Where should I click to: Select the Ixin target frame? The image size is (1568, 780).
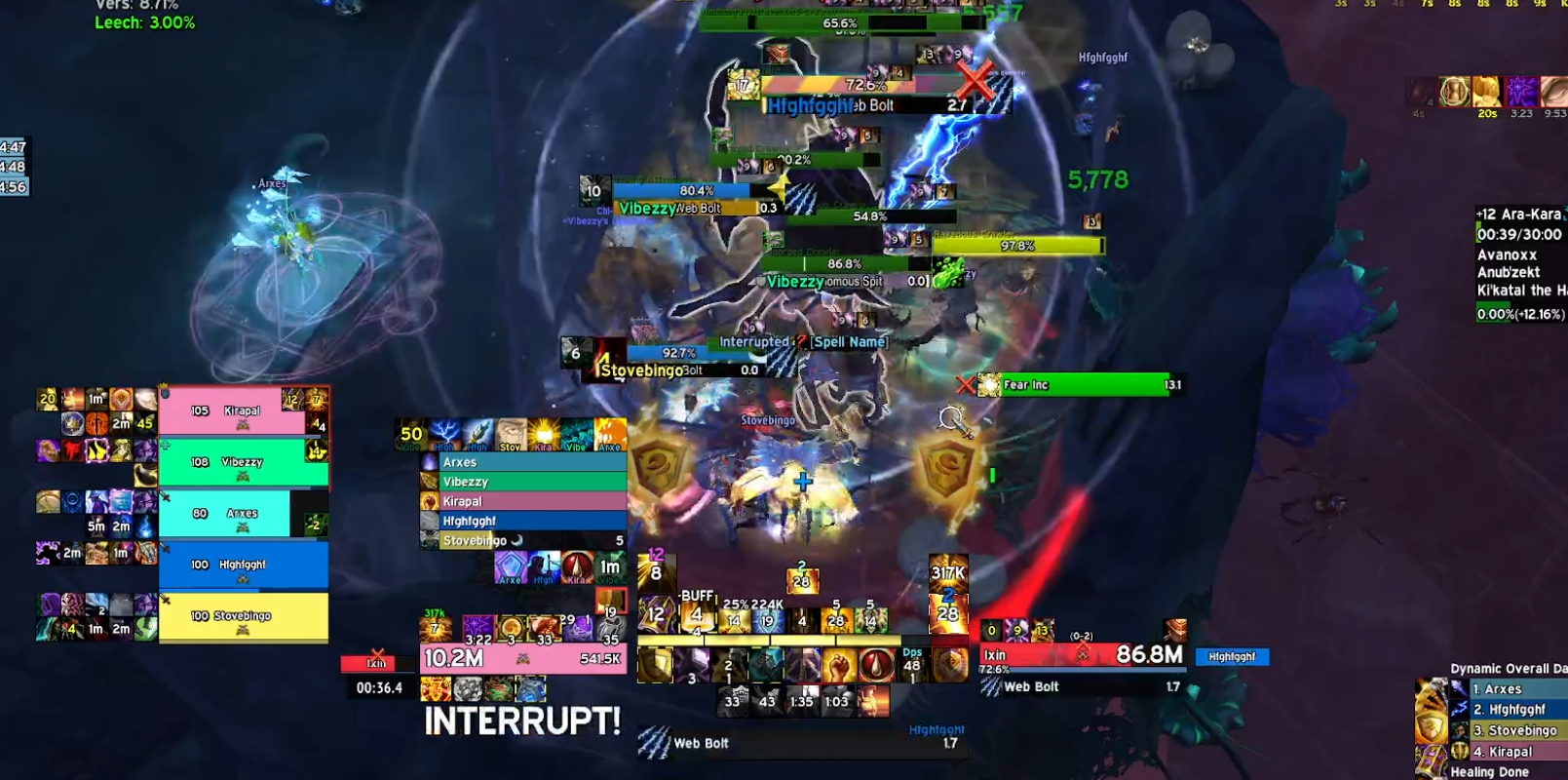tap(1082, 655)
